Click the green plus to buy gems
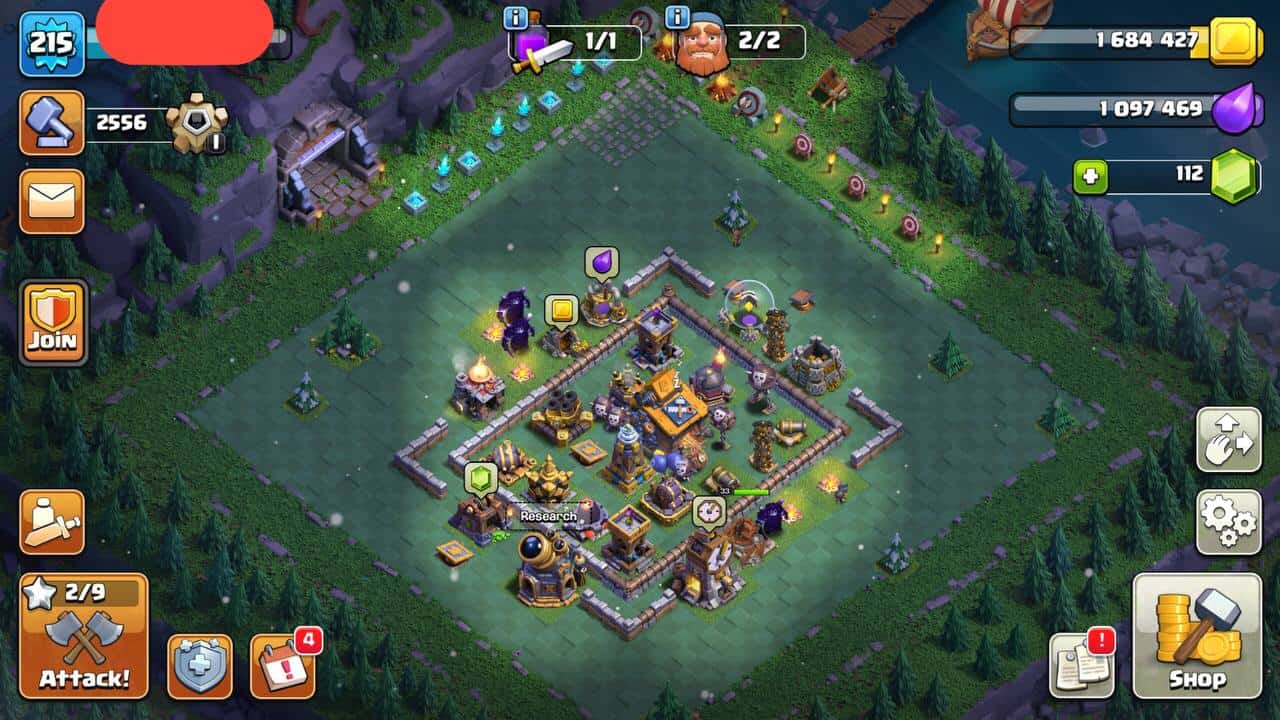The height and width of the screenshot is (720, 1280). [x=1089, y=176]
